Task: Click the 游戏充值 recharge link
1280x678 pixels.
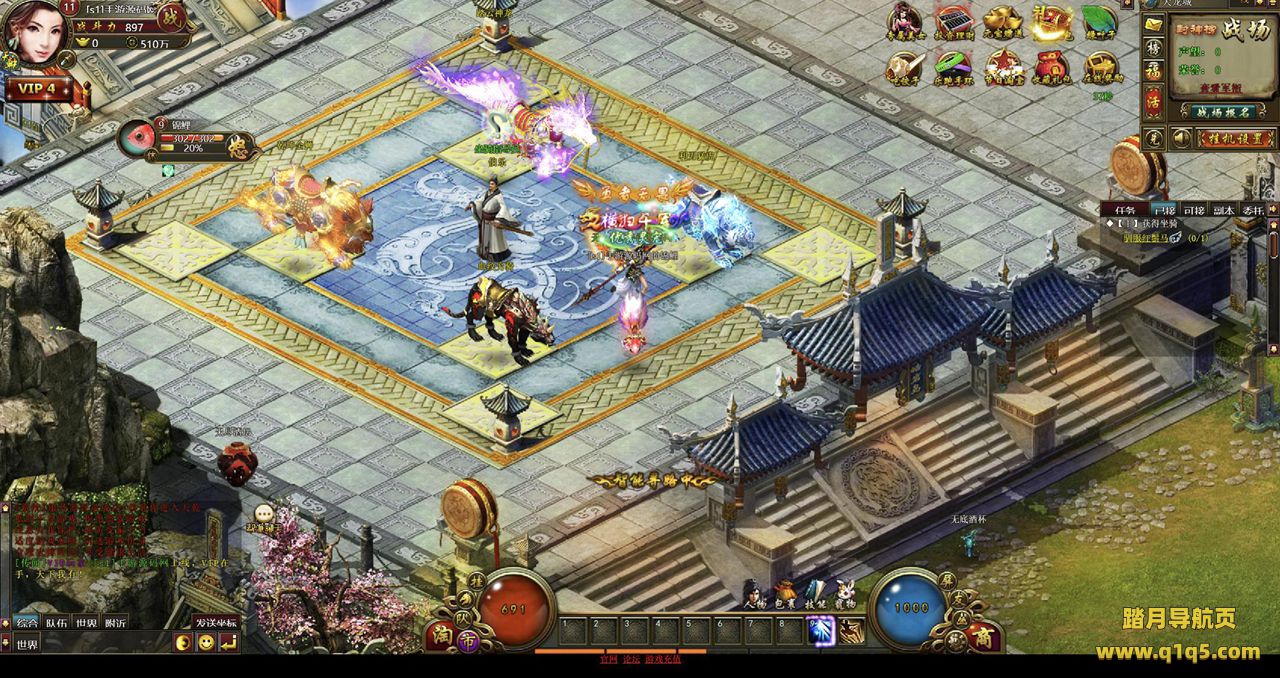Action: coord(664,660)
